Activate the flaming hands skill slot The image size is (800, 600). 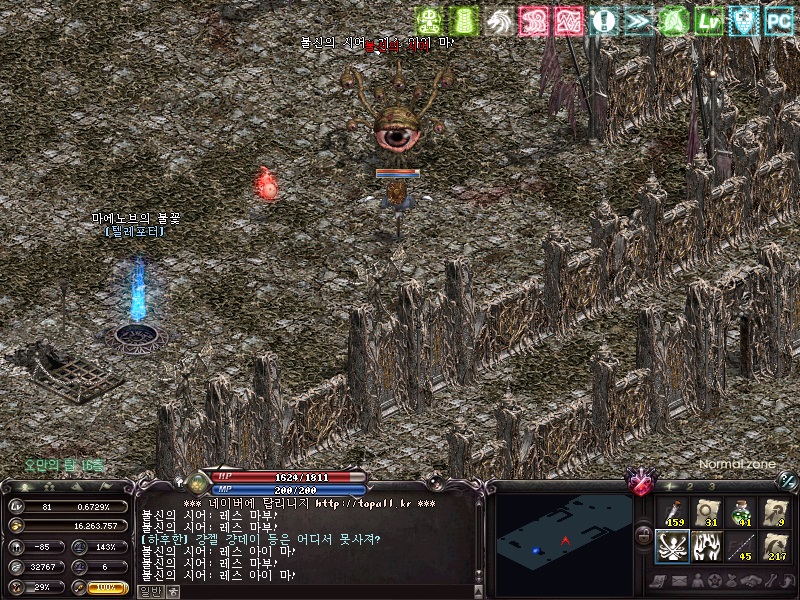click(x=706, y=546)
